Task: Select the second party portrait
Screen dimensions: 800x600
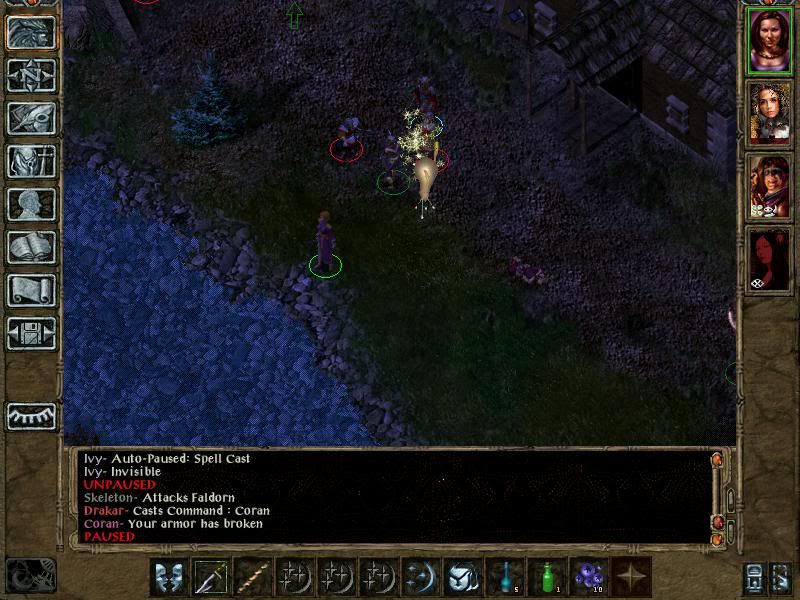Action: (x=768, y=114)
